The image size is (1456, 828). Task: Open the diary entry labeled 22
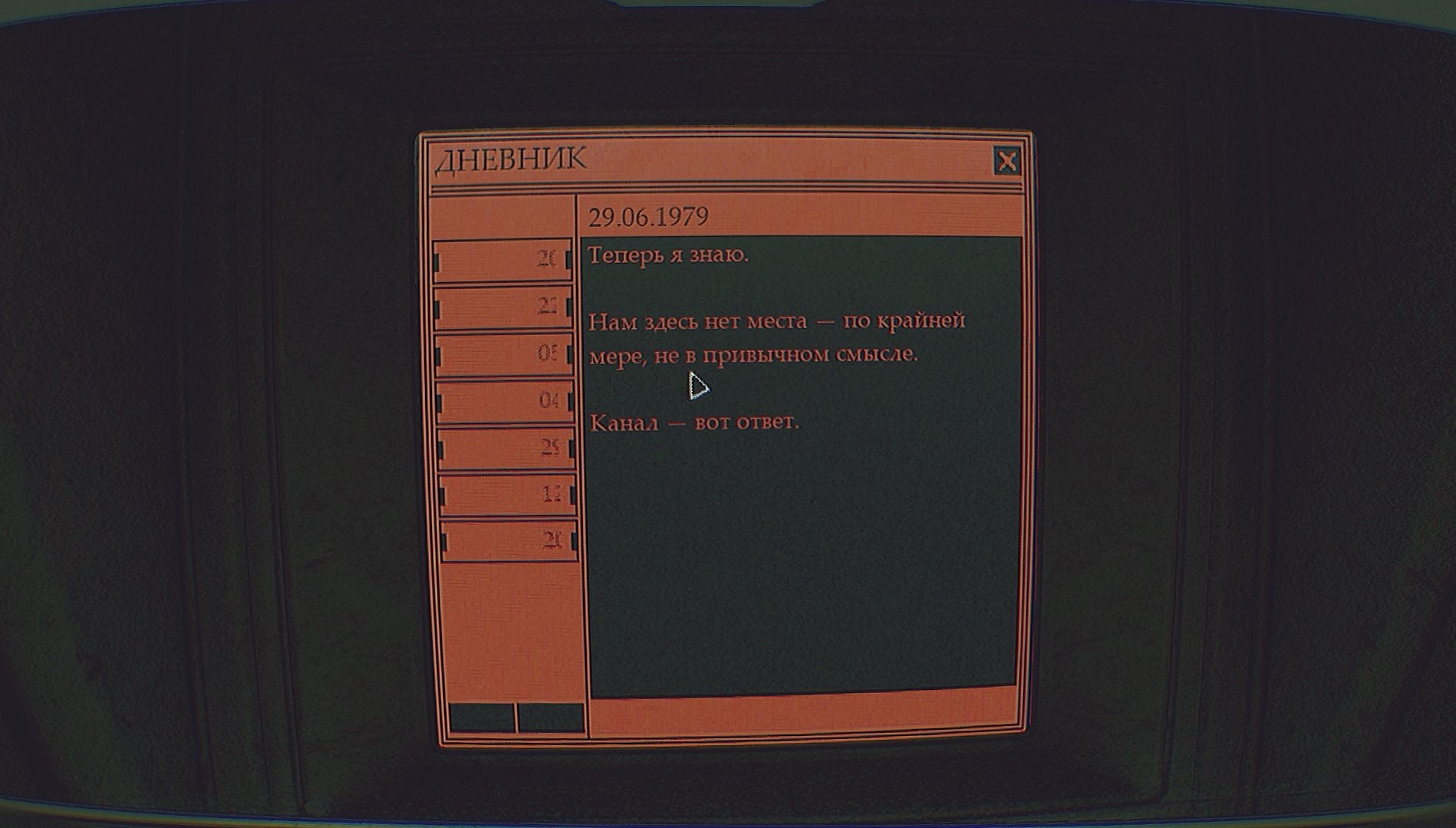(503, 307)
